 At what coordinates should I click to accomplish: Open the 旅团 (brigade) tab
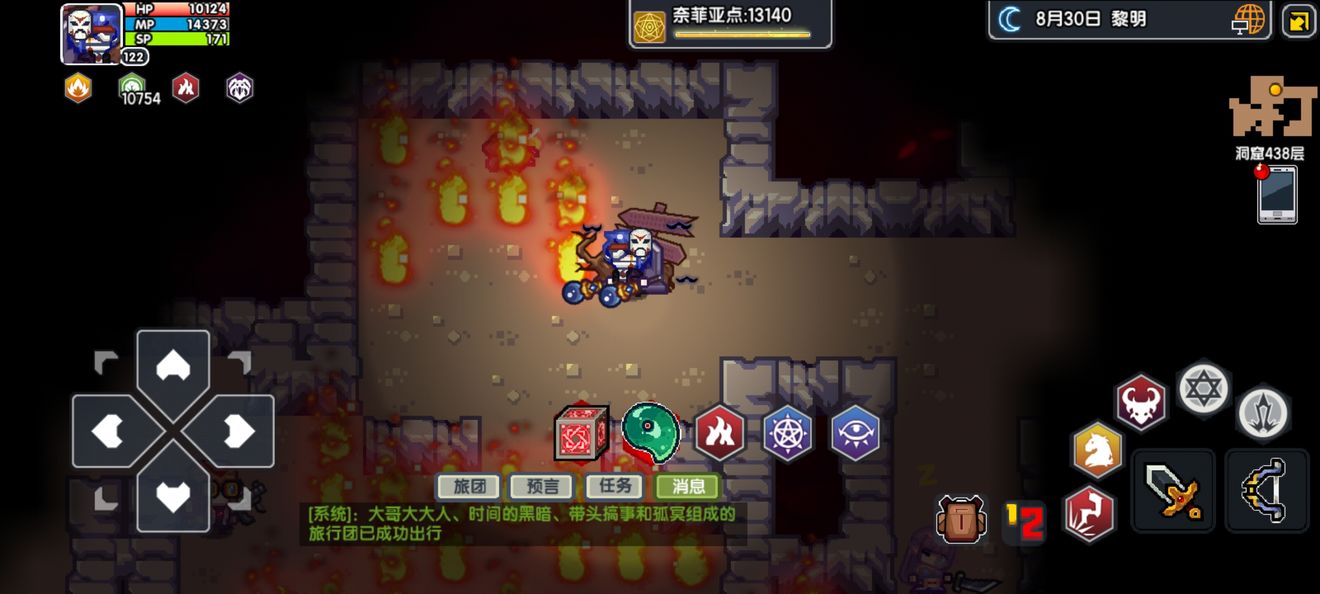(469, 487)
